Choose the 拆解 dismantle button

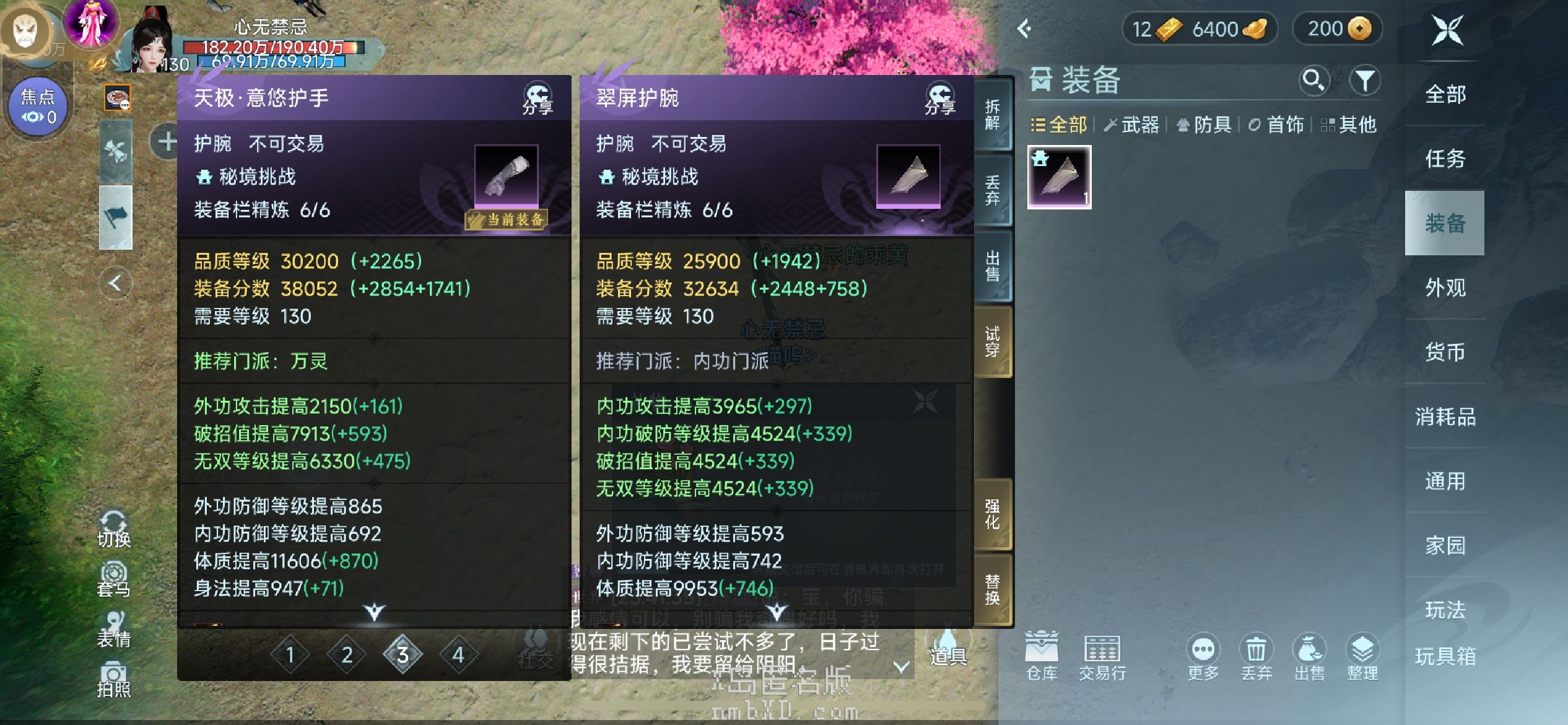(992, 115)
